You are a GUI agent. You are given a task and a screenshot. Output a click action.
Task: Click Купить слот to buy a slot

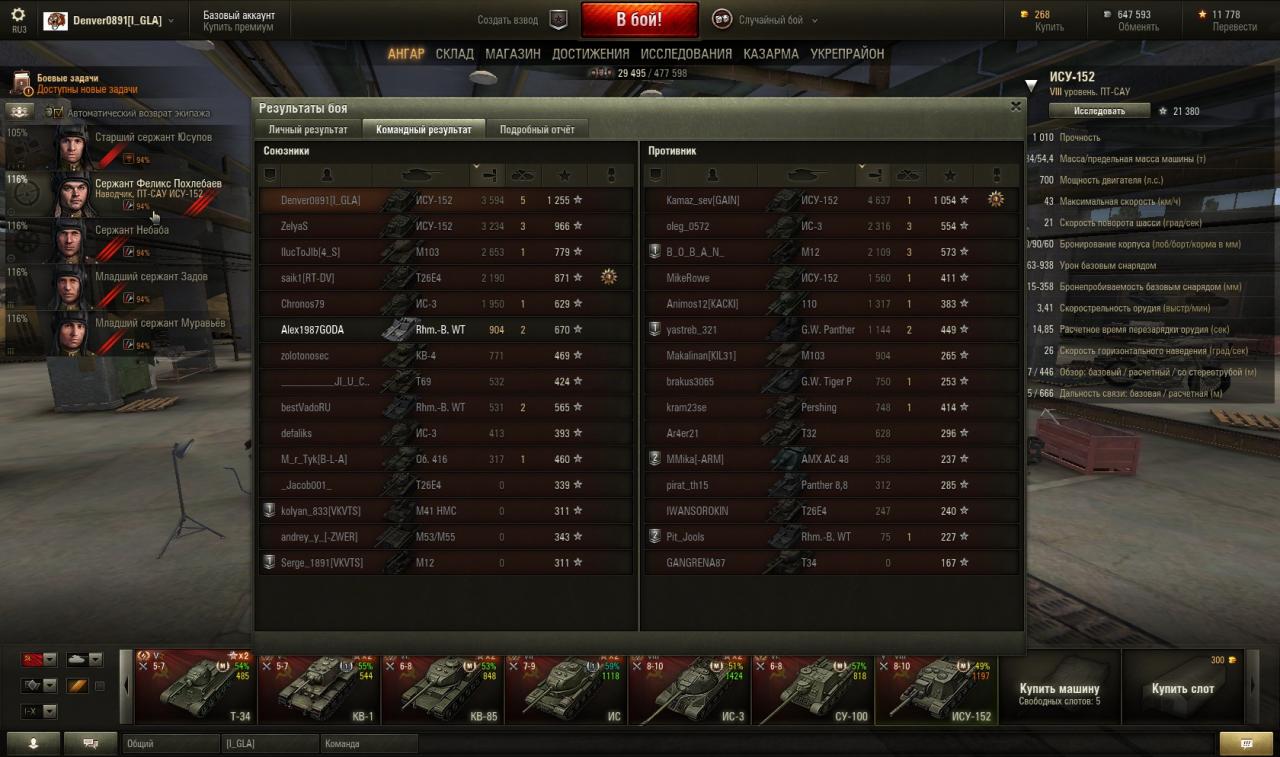click(1182, 689)
